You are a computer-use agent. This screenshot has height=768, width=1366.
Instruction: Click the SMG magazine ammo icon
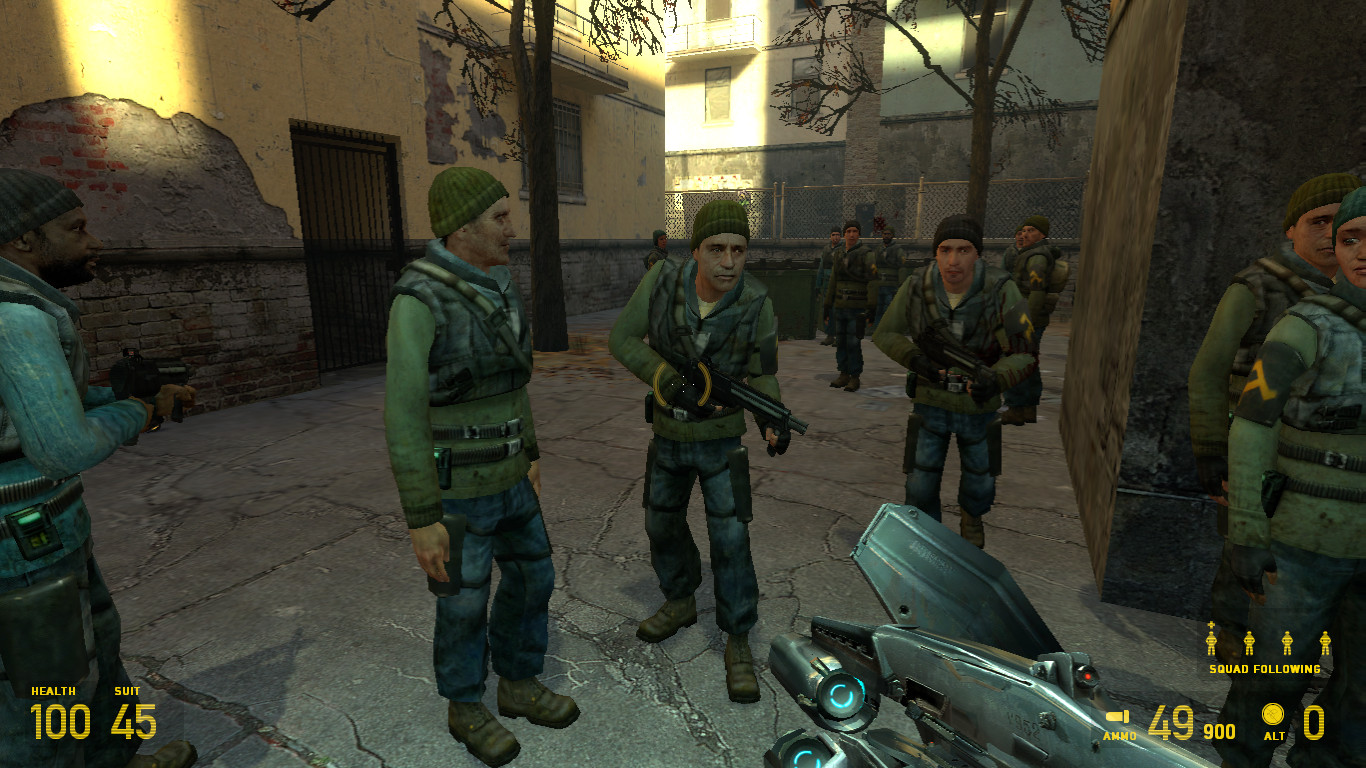[x=1120, y=718]
